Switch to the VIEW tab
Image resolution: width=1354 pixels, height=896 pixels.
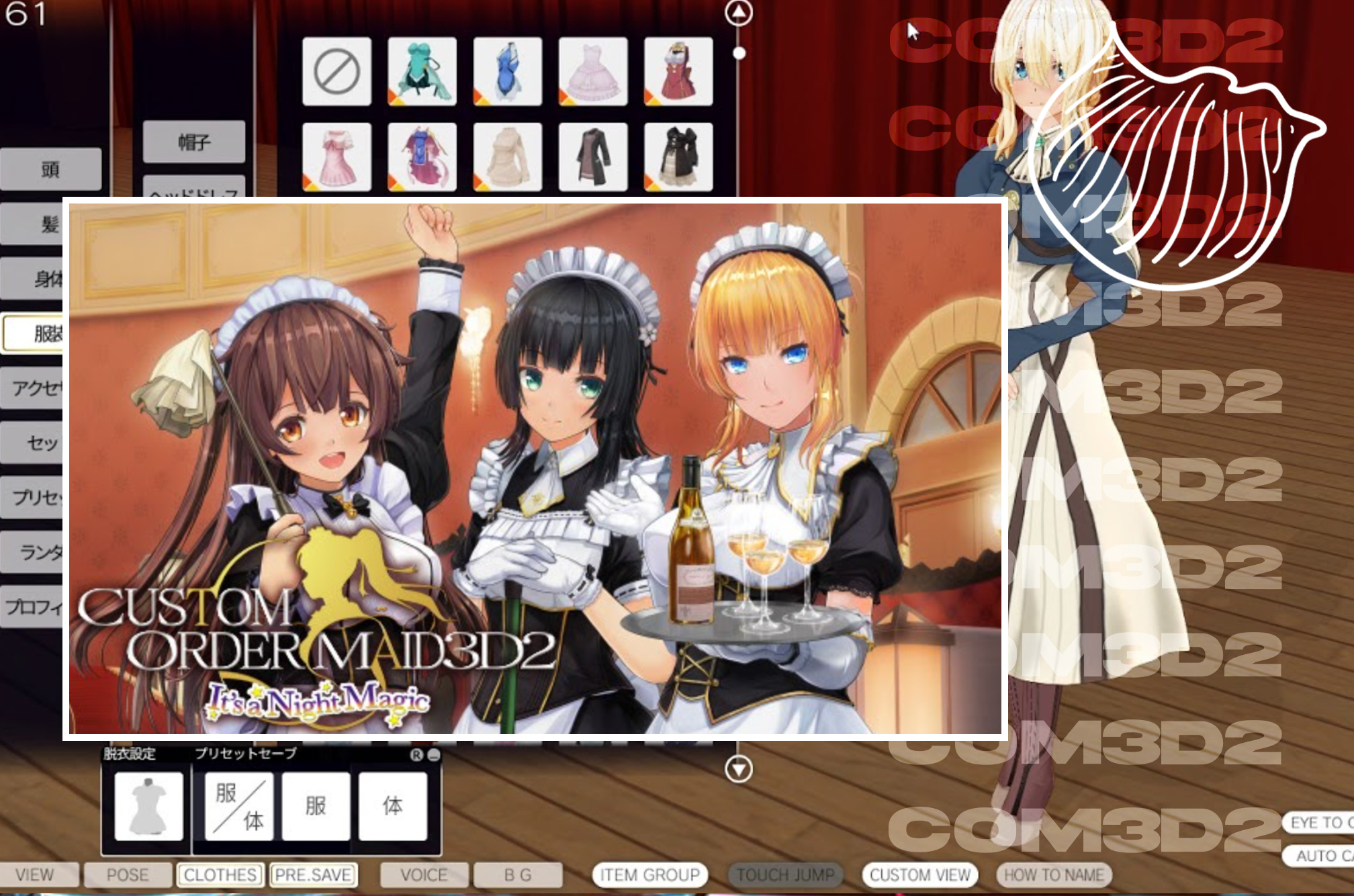(35, 875)
